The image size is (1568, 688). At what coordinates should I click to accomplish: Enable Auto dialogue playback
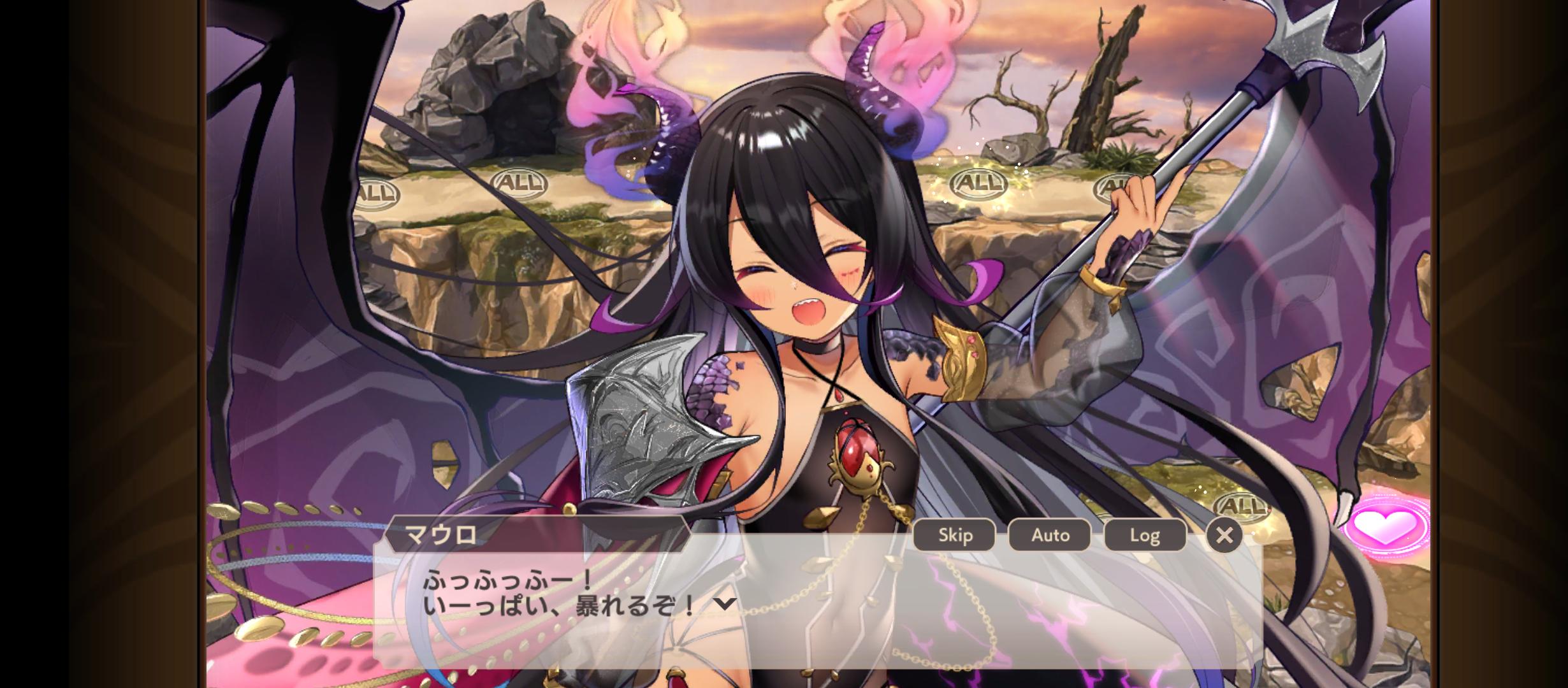click(1050, 534)
